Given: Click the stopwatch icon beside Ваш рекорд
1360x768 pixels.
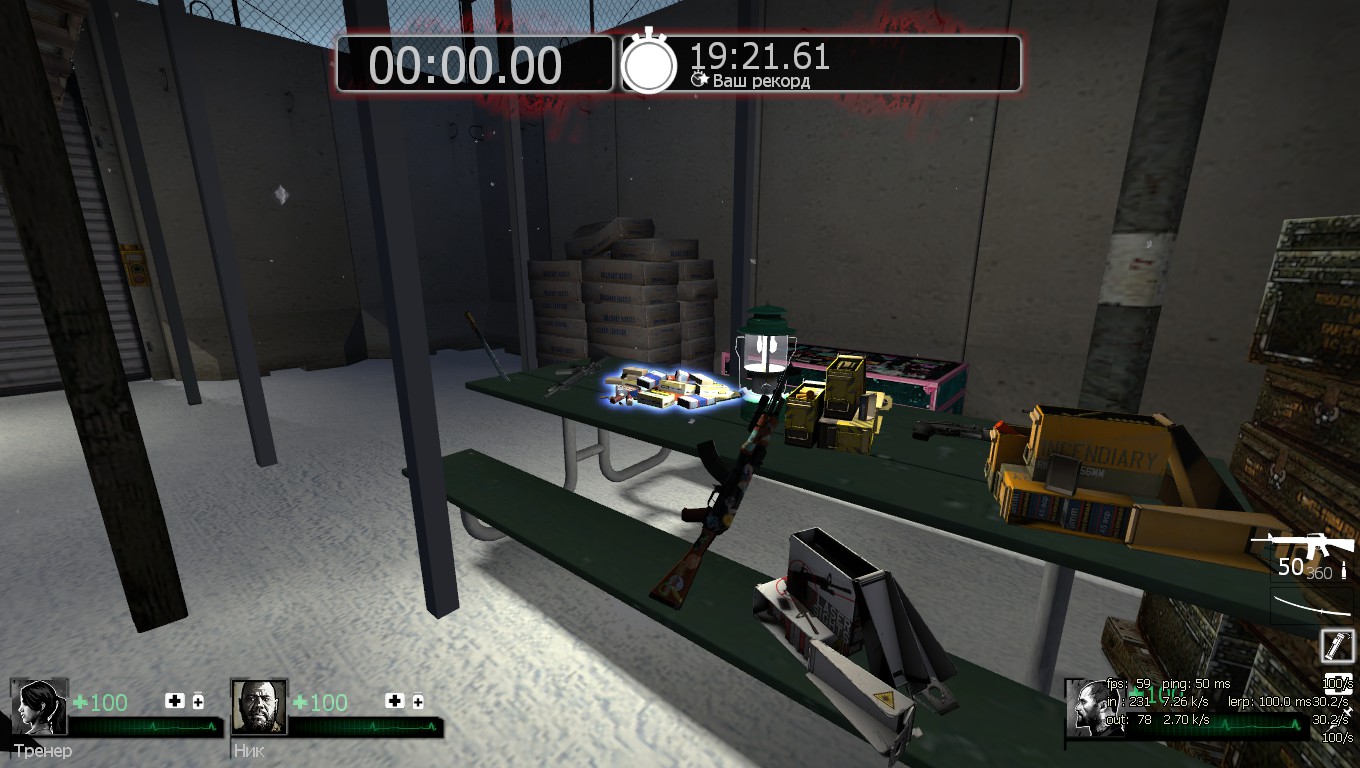Looking at the screenshot, I should (x=649, y=62).
